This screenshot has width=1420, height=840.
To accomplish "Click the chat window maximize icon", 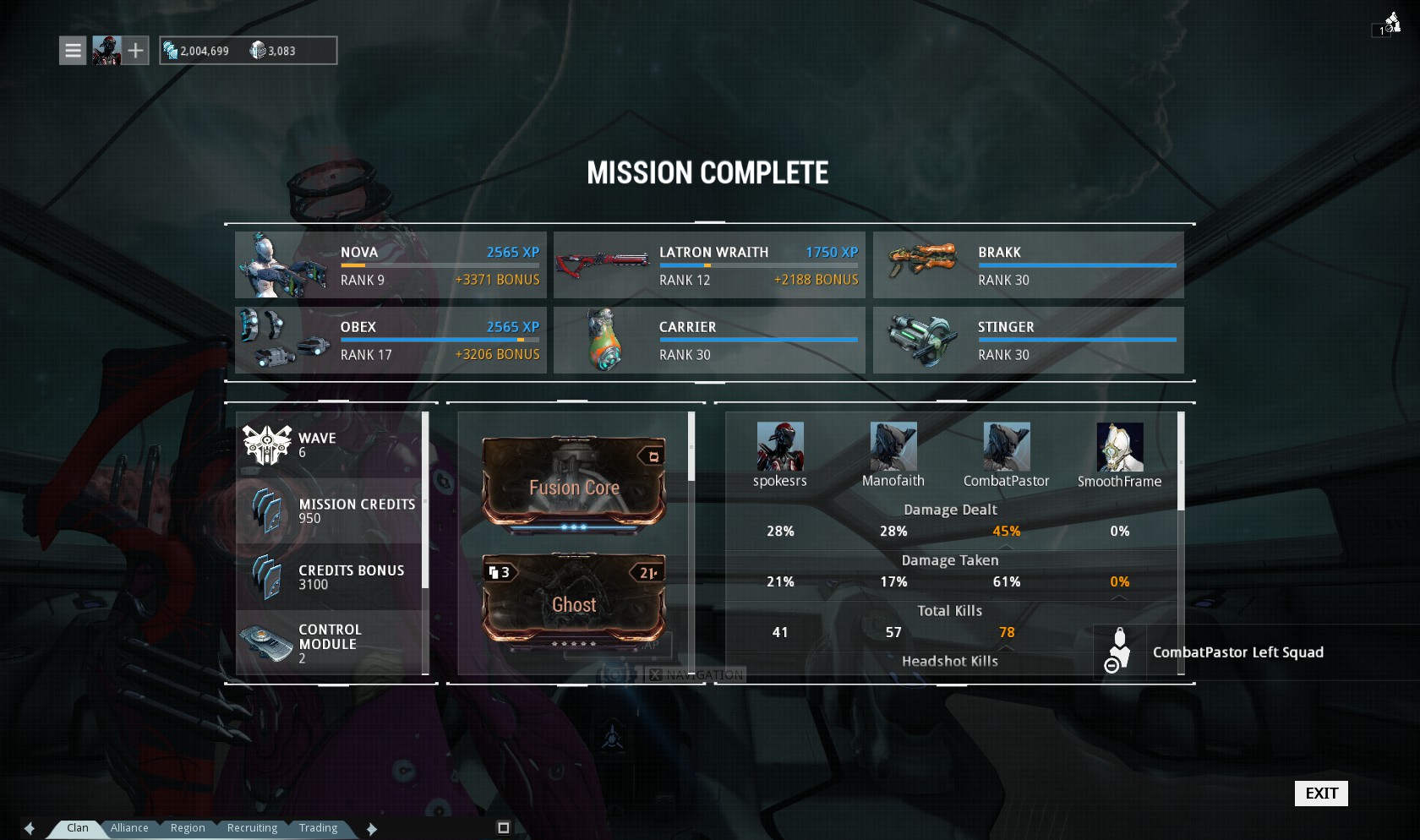I will click(504, 828).
